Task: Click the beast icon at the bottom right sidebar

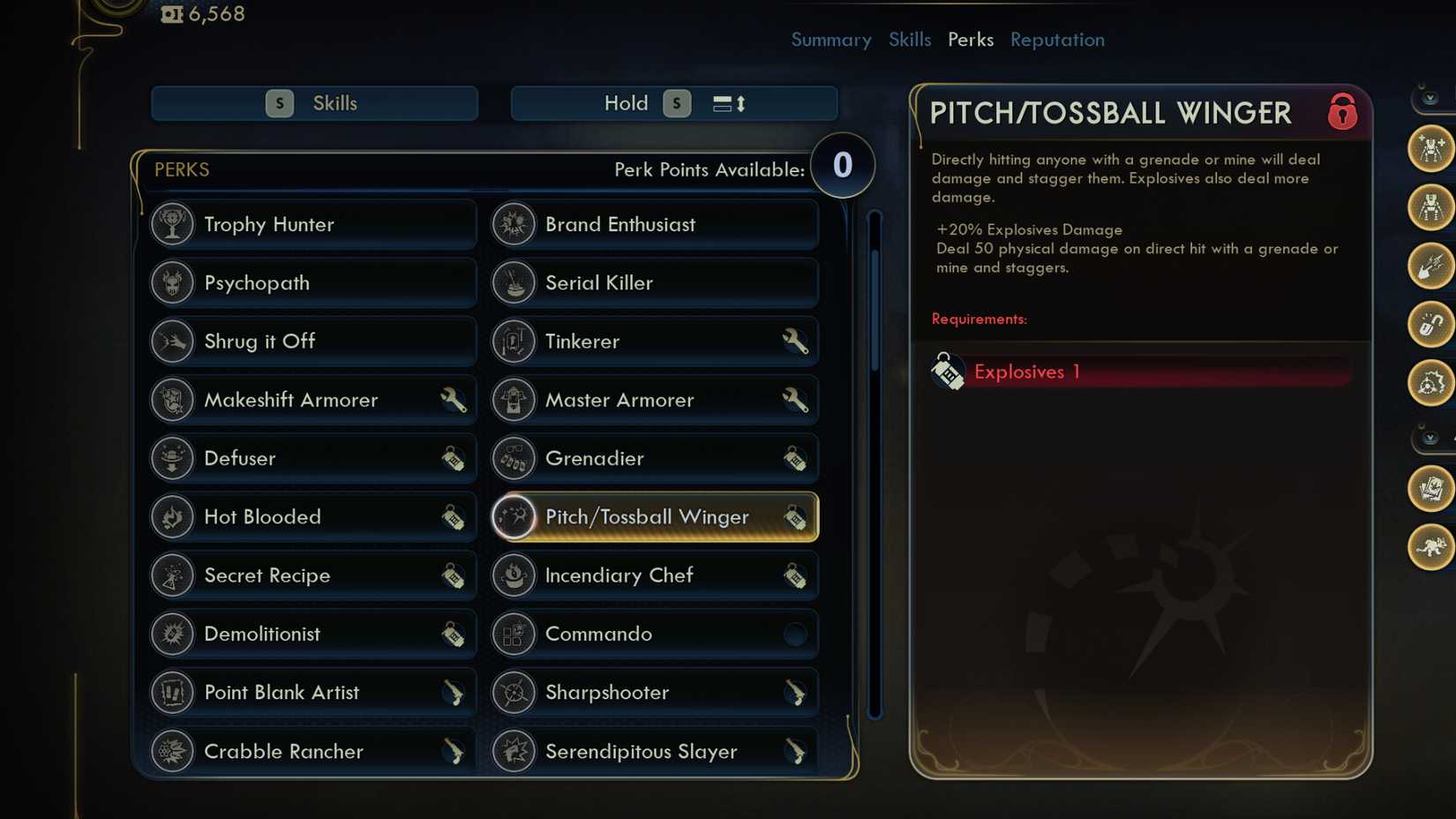Action: (x=1431, y=545)
